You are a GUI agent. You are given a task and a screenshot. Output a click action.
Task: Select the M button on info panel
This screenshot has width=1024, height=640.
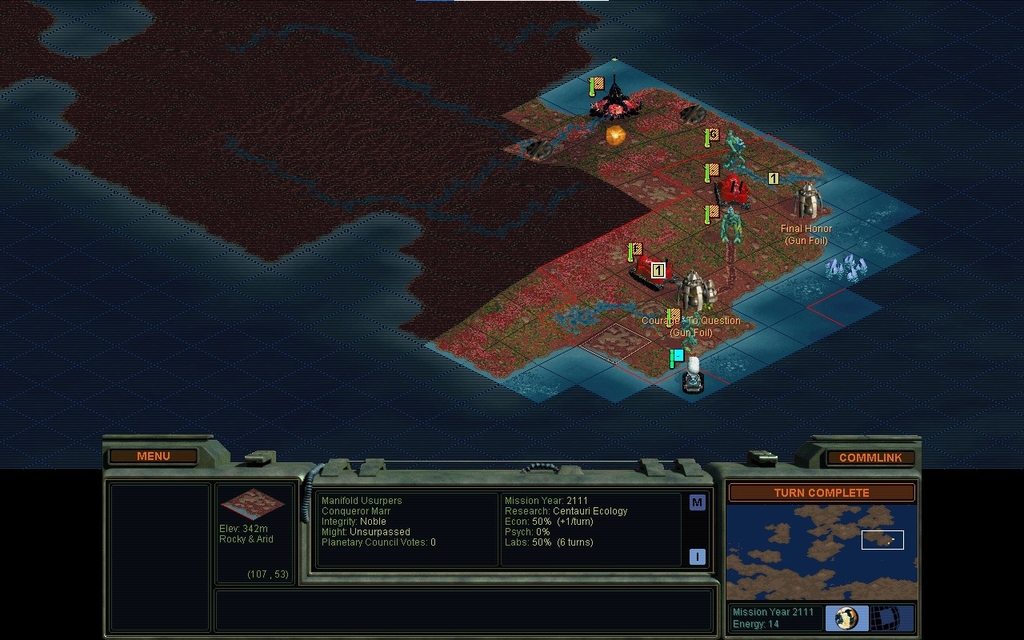point(697,503)
